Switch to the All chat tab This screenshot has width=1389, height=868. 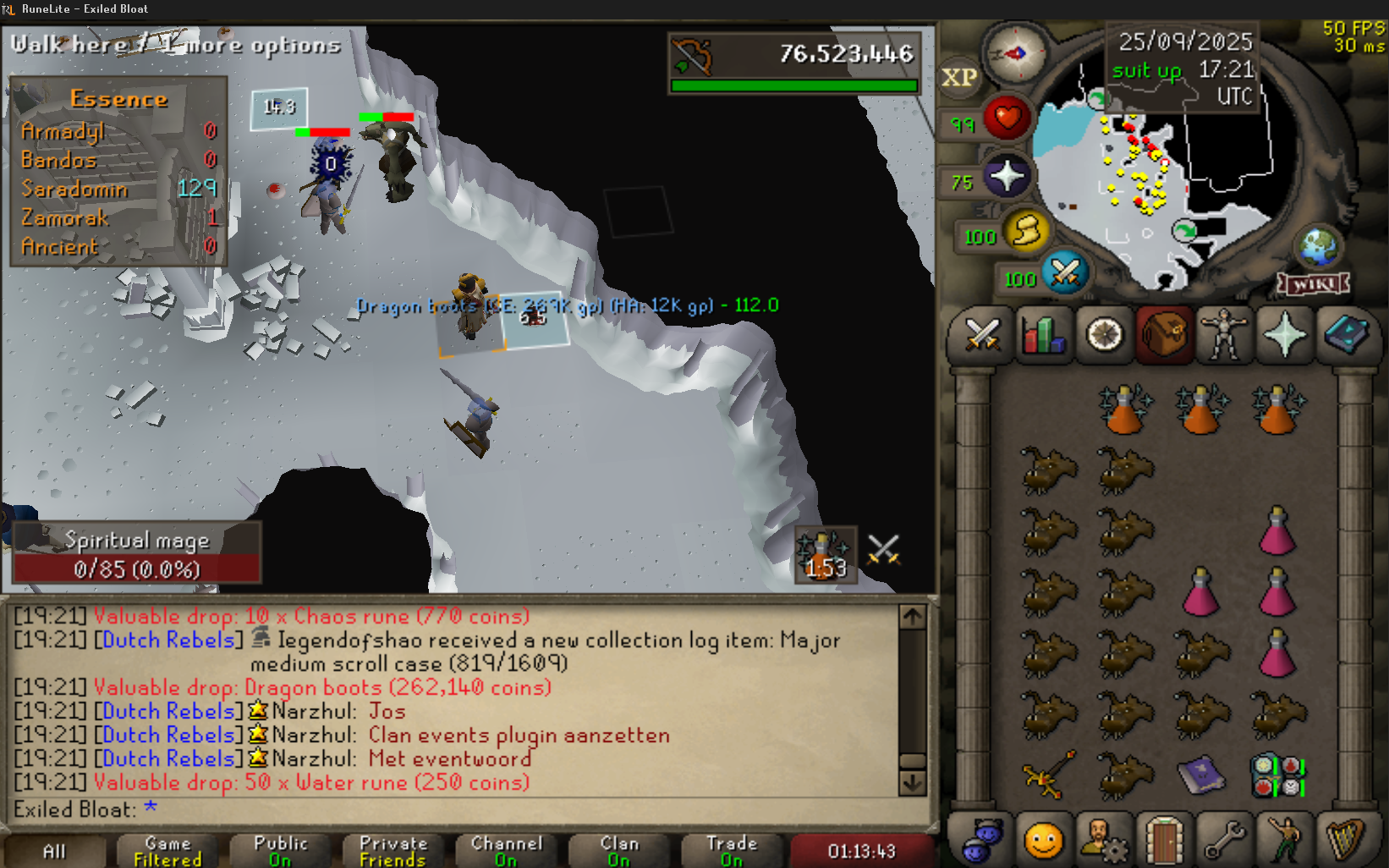tap(54, 851)
